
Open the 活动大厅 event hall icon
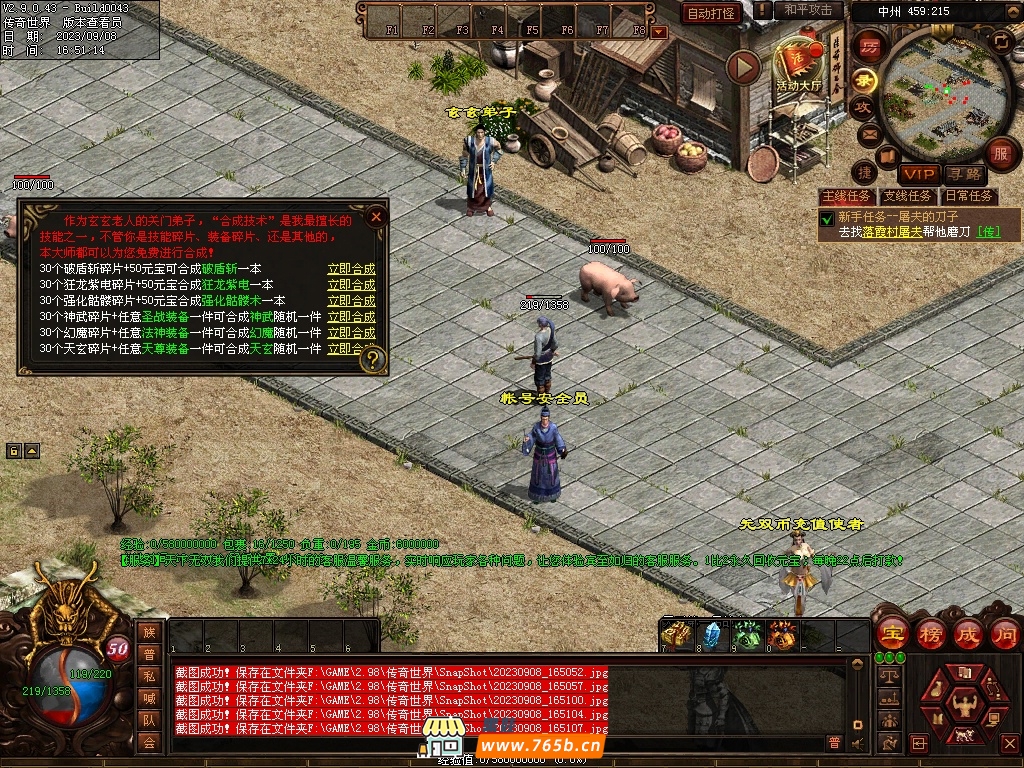[x=798, y=66]
